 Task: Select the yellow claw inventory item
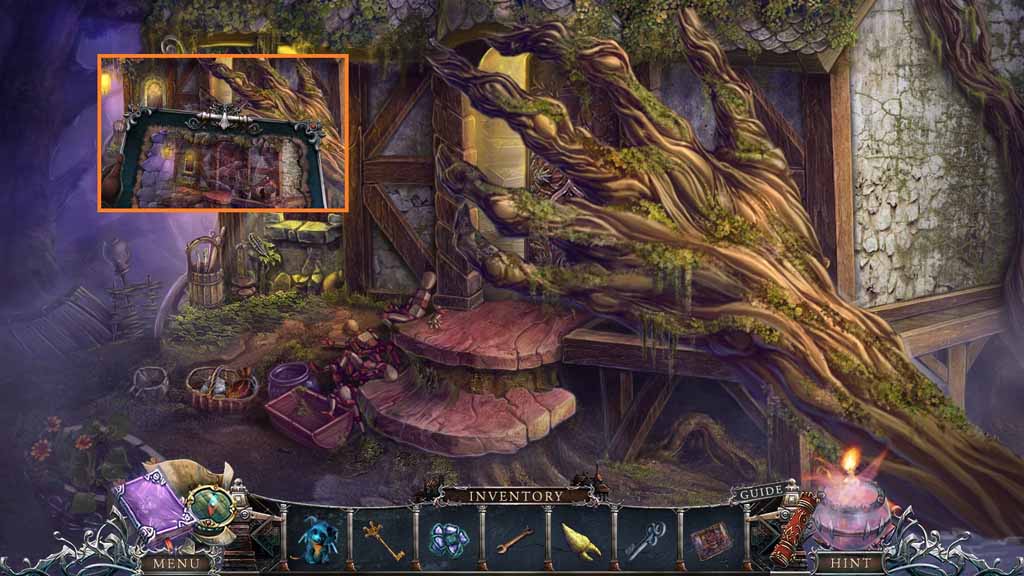click(x=580, y=540)
